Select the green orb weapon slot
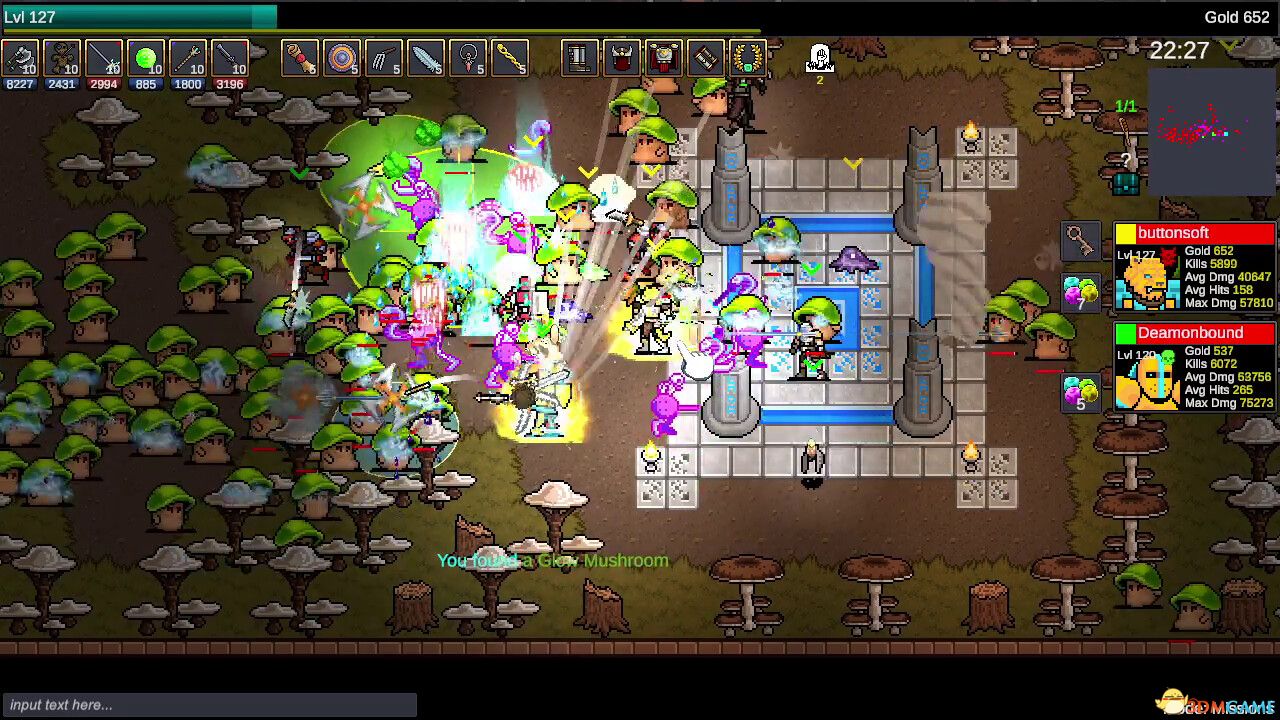This screenshot has width=1280, height=720. [146, 58]
